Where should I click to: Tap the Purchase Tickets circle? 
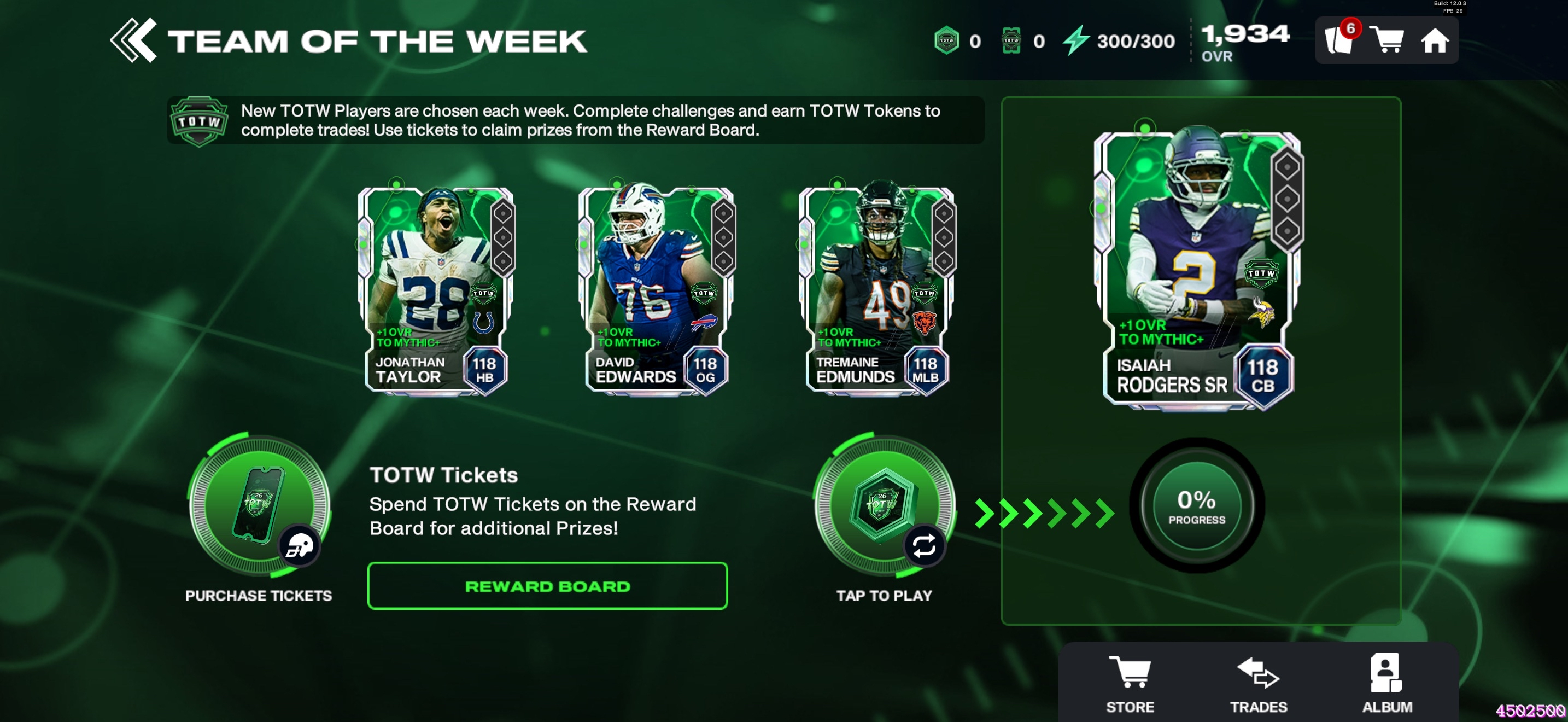click(259, 505)
